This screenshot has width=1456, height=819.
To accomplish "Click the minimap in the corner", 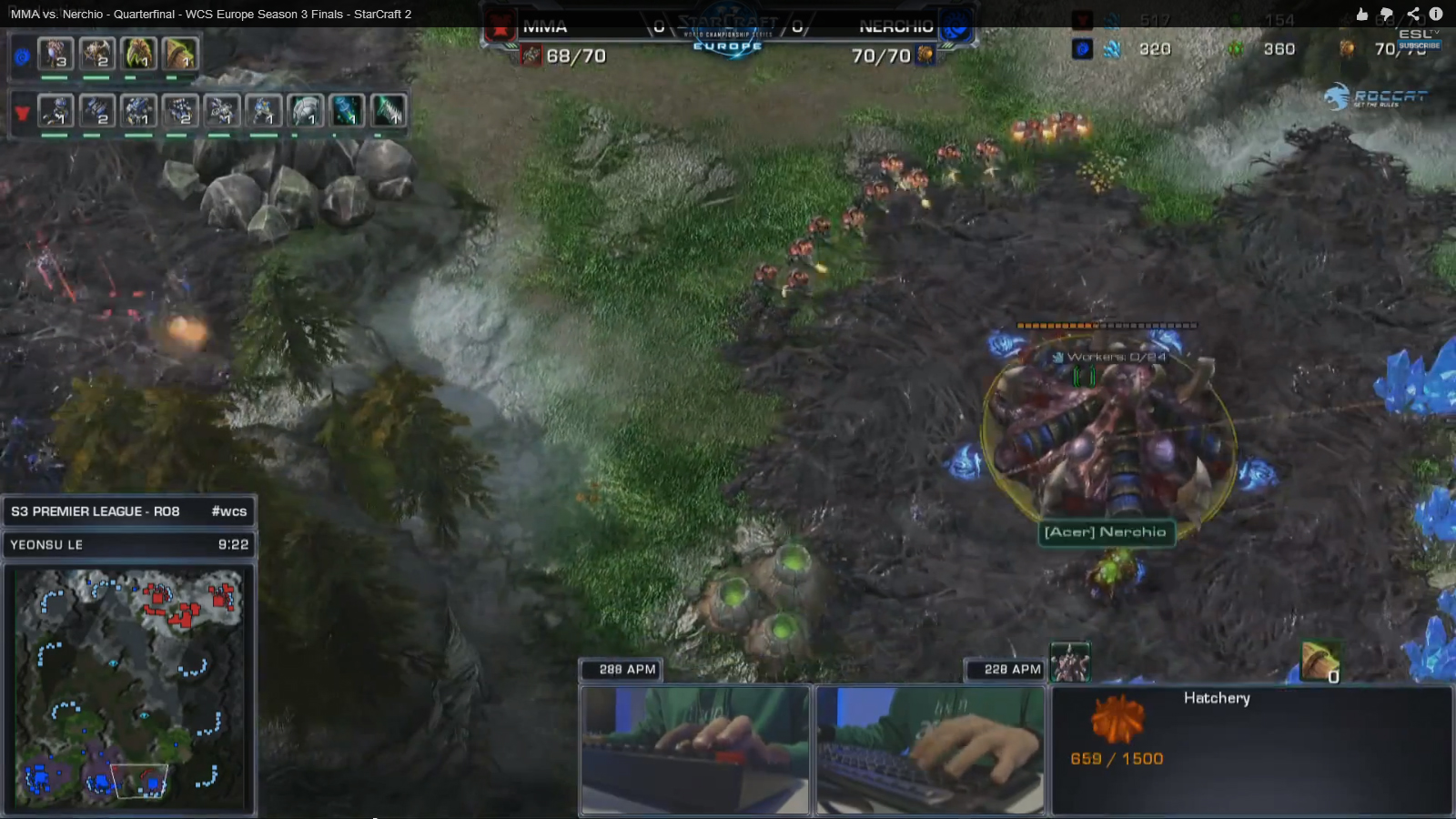I will pos(129,687).
